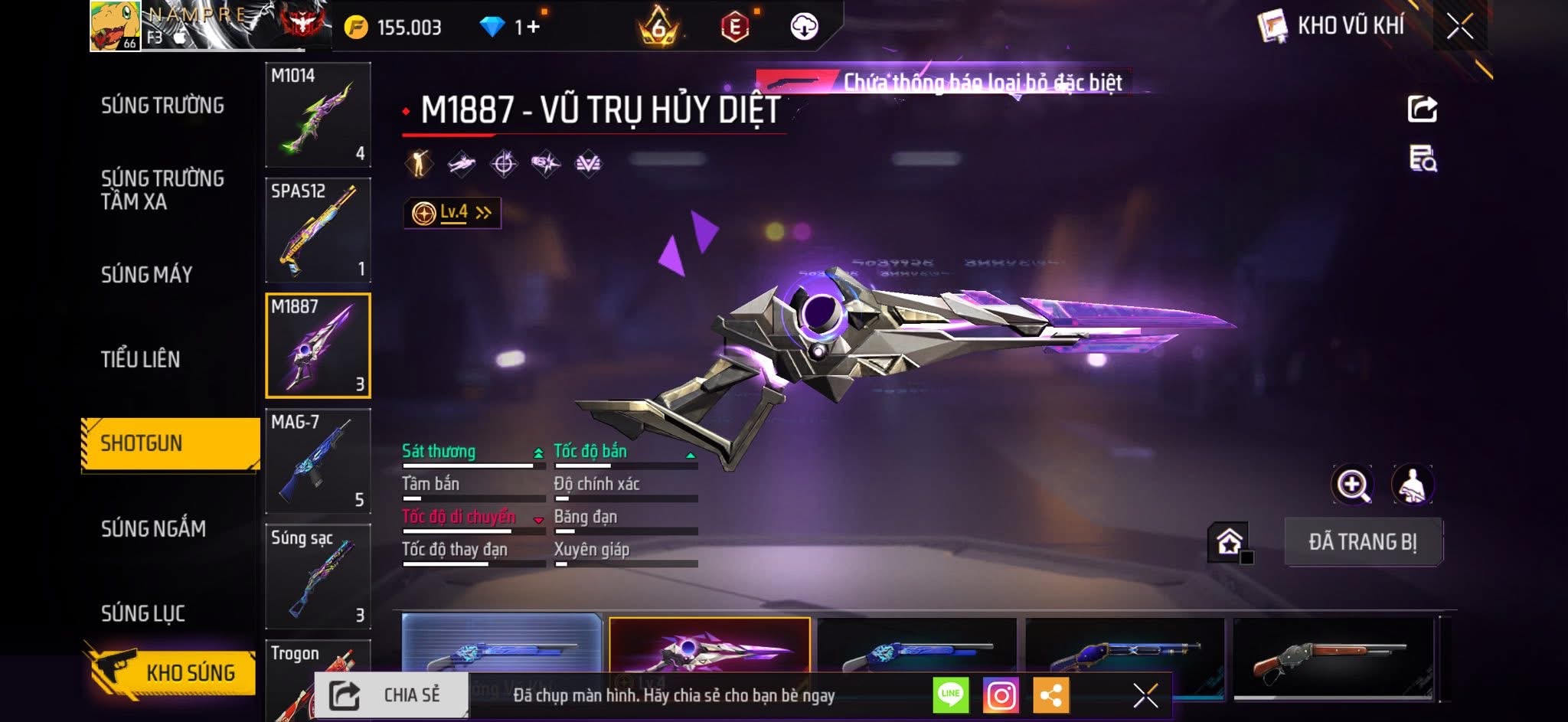This screenshot has width=1568, height=722.
Task: Select the classic wooden M1887 skin thumbnail
Action: 1332,657
